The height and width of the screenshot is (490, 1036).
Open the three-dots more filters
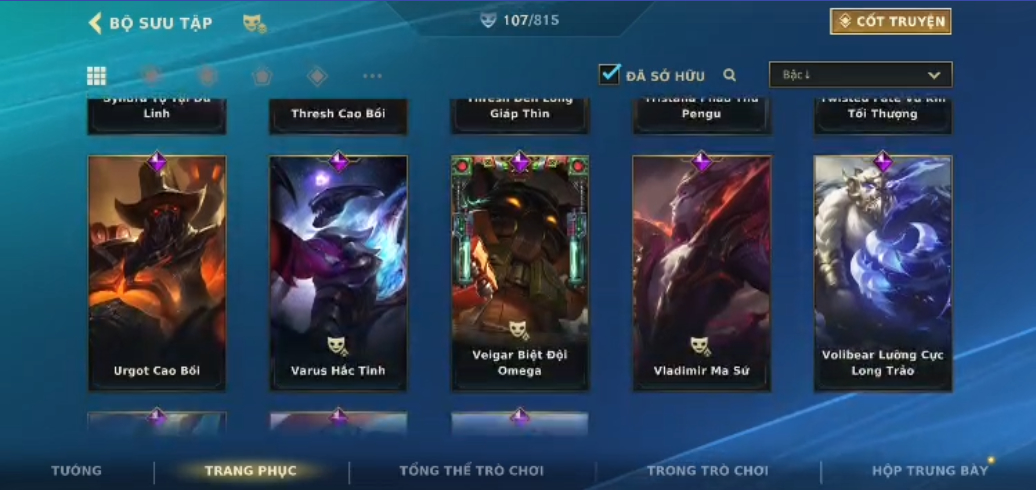(x=372, y=76)
